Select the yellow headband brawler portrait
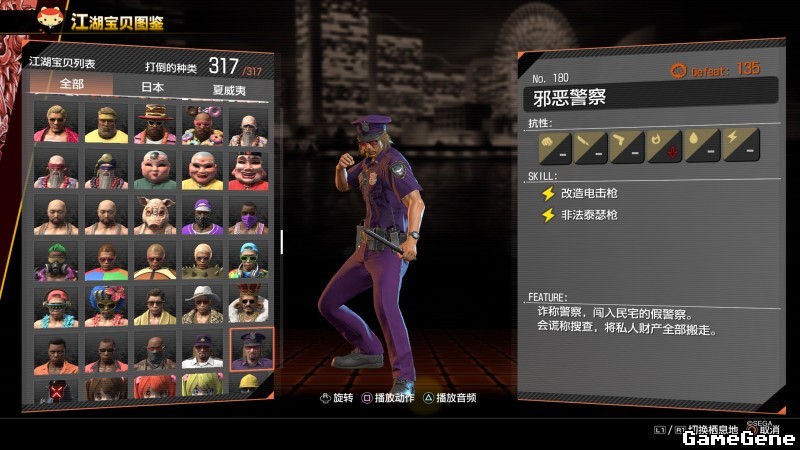The height and width of the screenshot is (450, 800). 104,123
